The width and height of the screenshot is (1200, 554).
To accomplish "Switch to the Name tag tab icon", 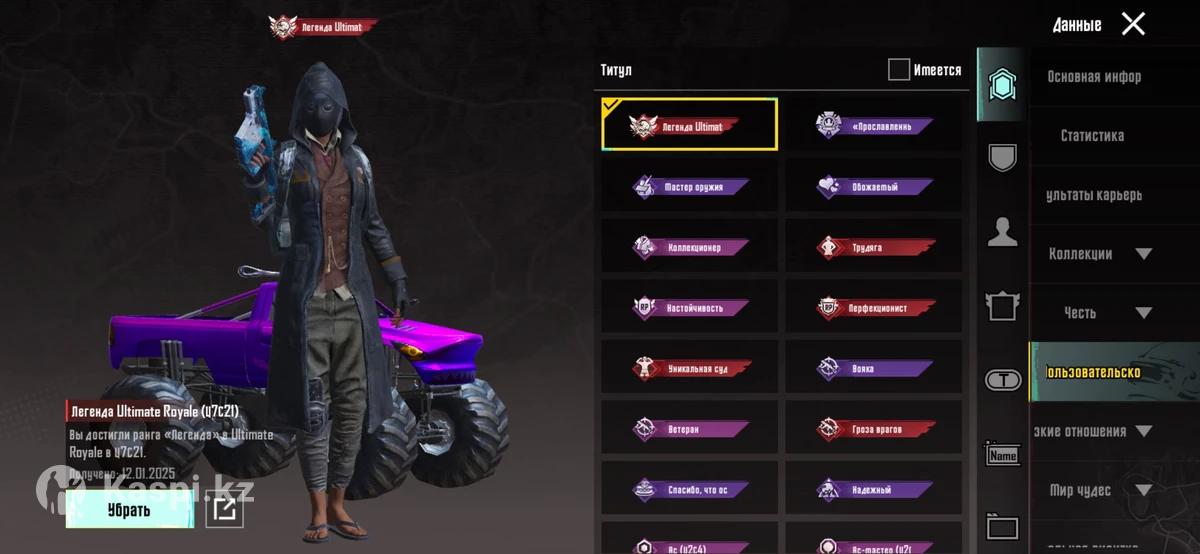I will [1002, 455].
